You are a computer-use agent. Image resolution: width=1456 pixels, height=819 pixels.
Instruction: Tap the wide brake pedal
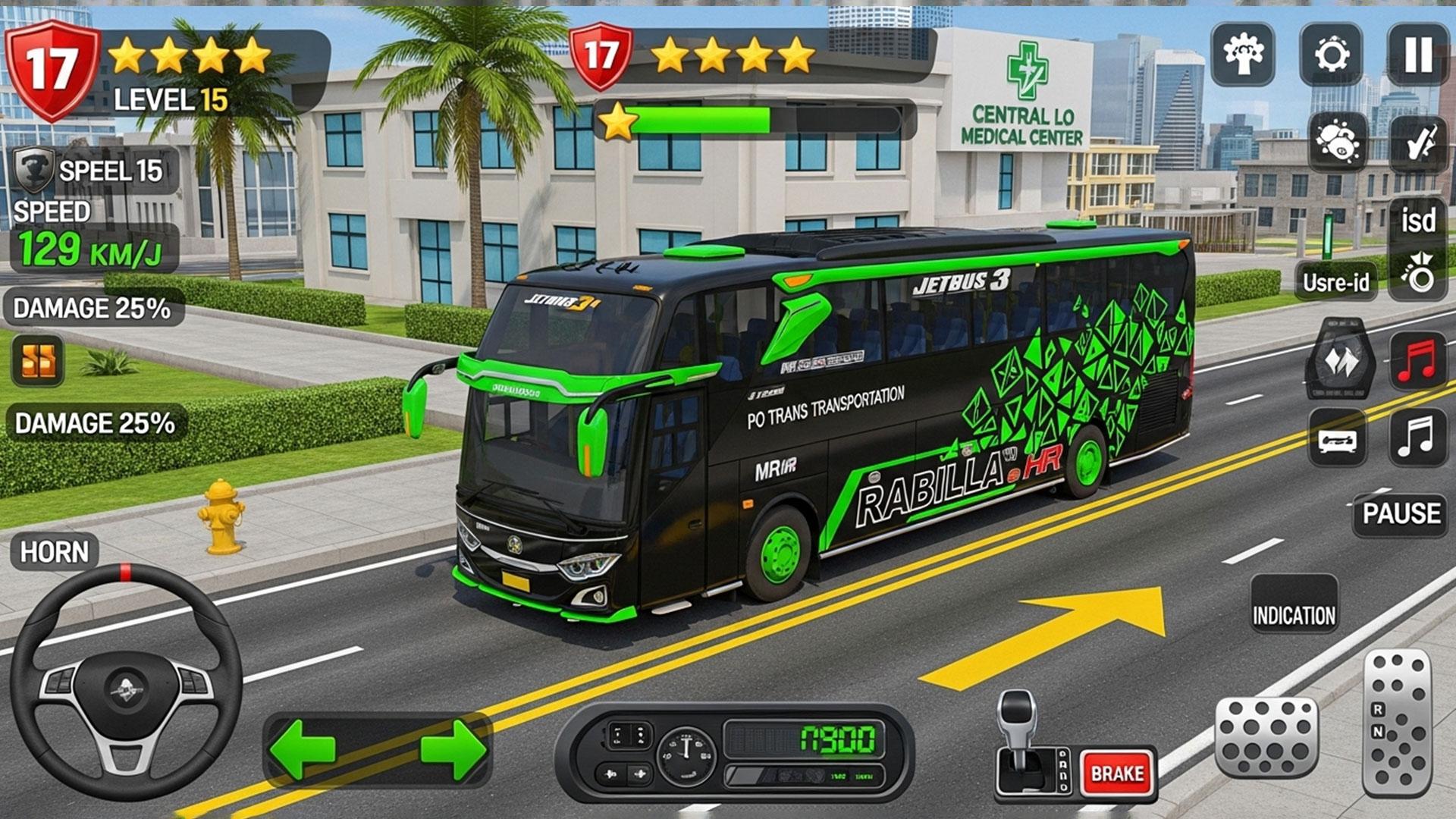click(x=1266, y=737)
